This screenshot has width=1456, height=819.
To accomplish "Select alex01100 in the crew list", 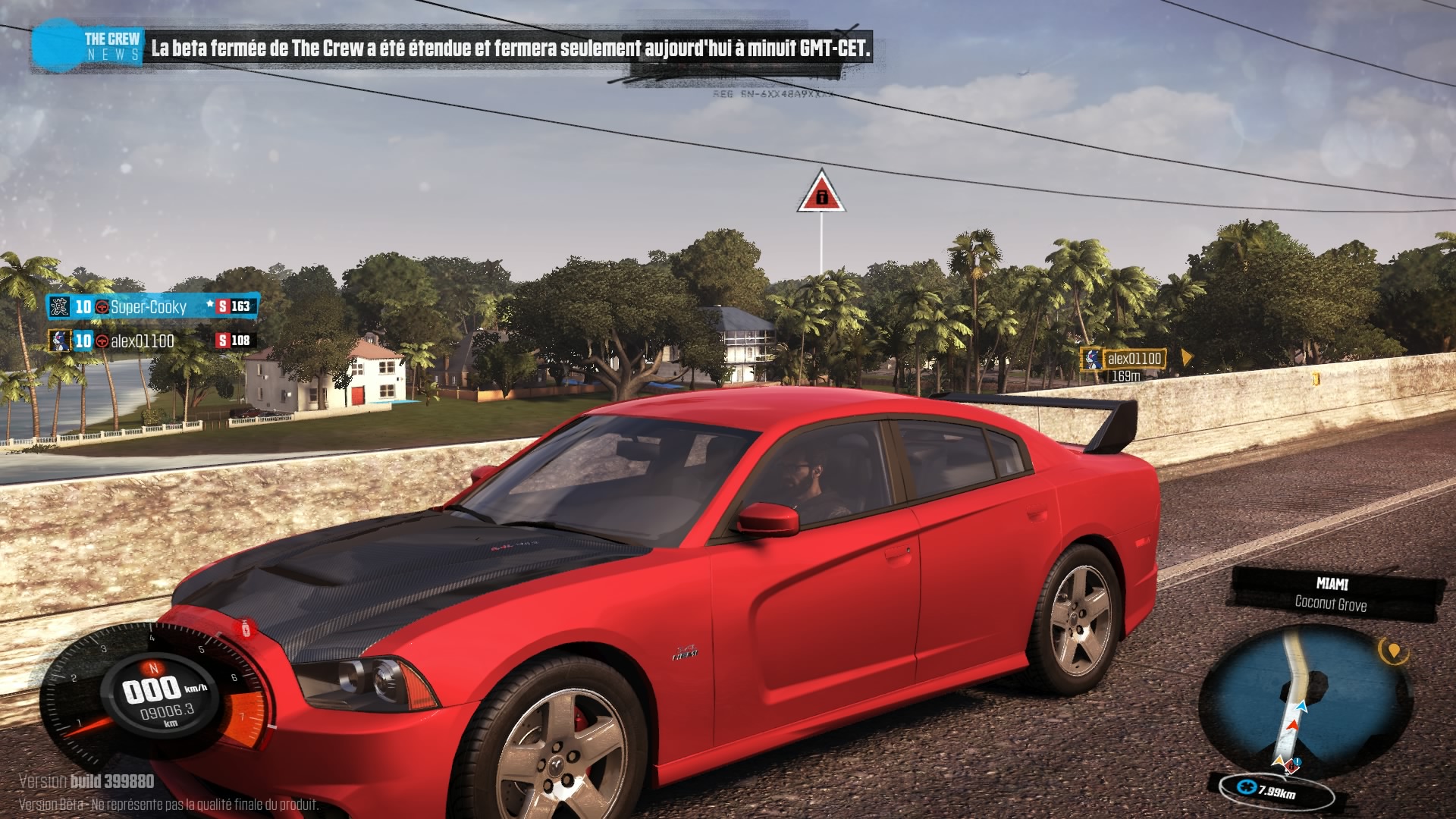I will click(142, 341).
